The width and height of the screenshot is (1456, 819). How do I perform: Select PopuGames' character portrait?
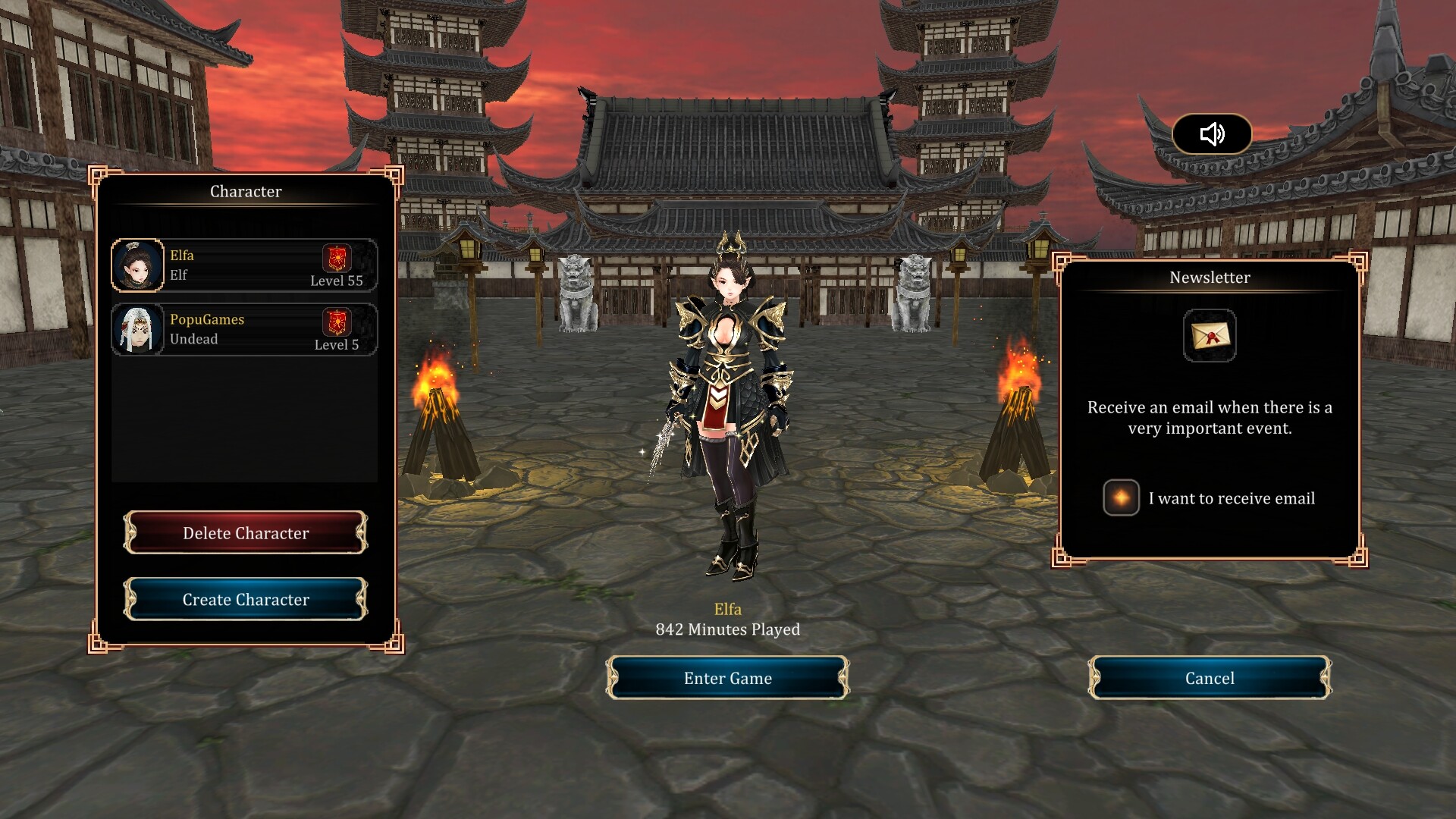coord(140,329)
